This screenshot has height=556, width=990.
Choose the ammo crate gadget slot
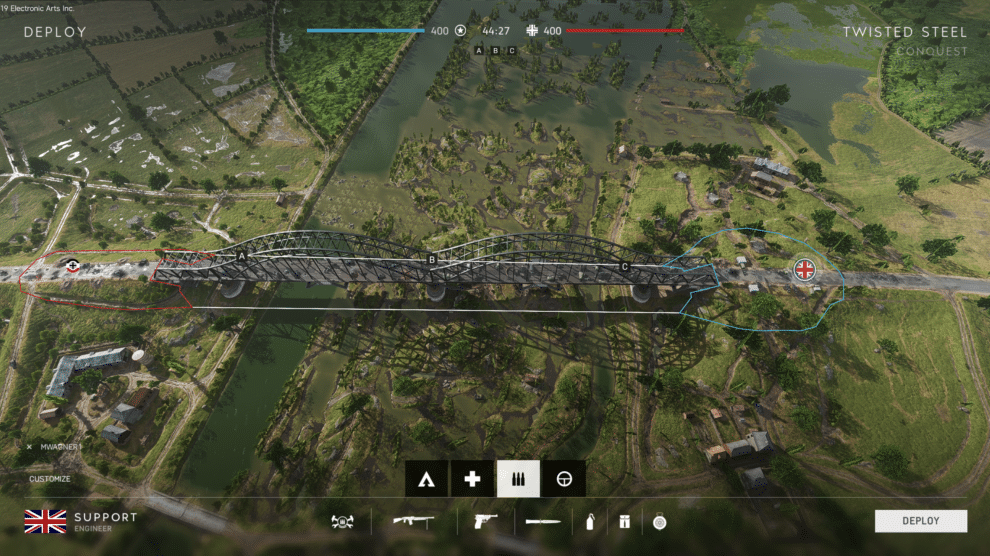[x=623, y=521]
